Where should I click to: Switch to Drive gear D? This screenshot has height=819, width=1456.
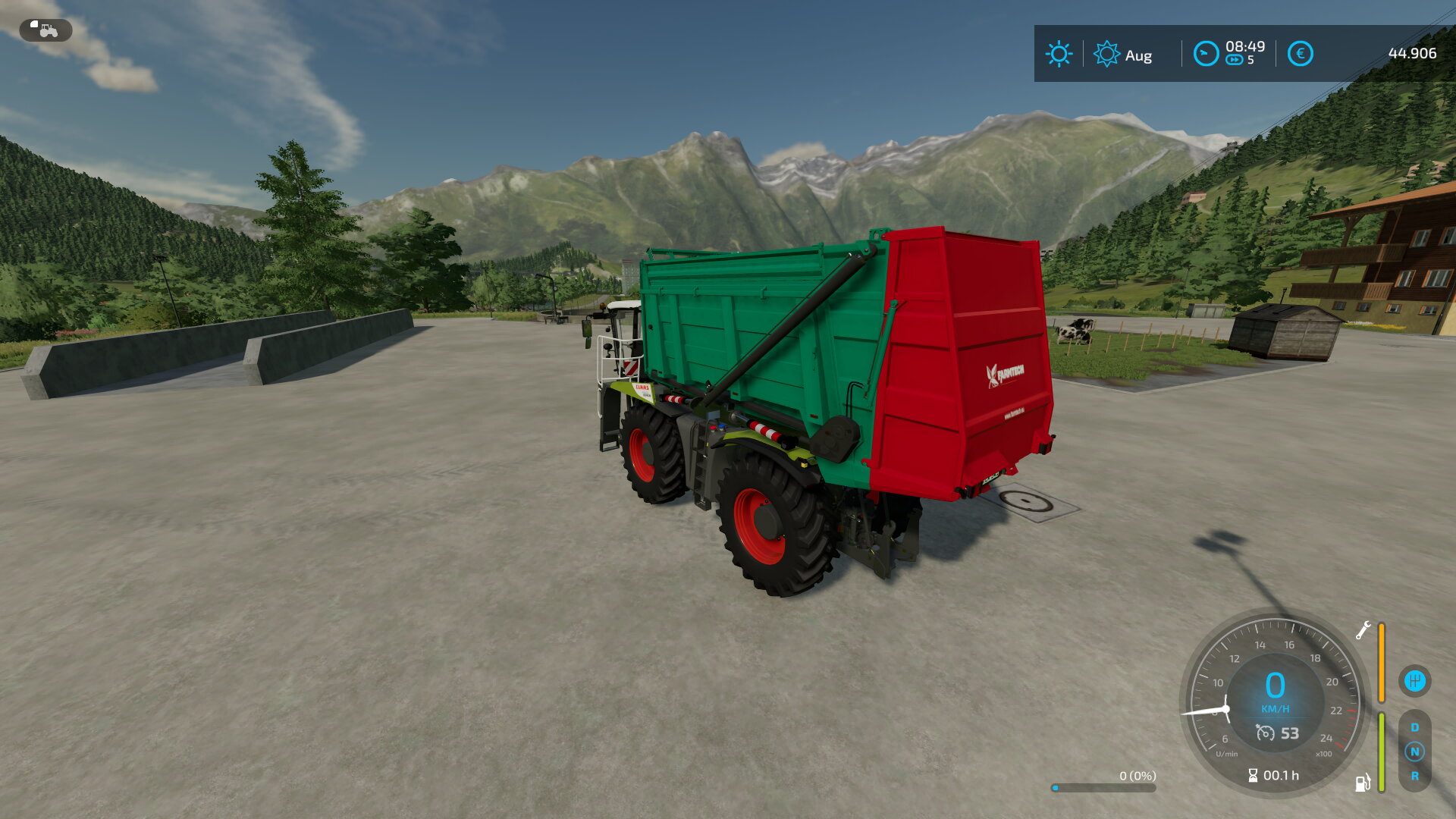(x=1414, y=727)
